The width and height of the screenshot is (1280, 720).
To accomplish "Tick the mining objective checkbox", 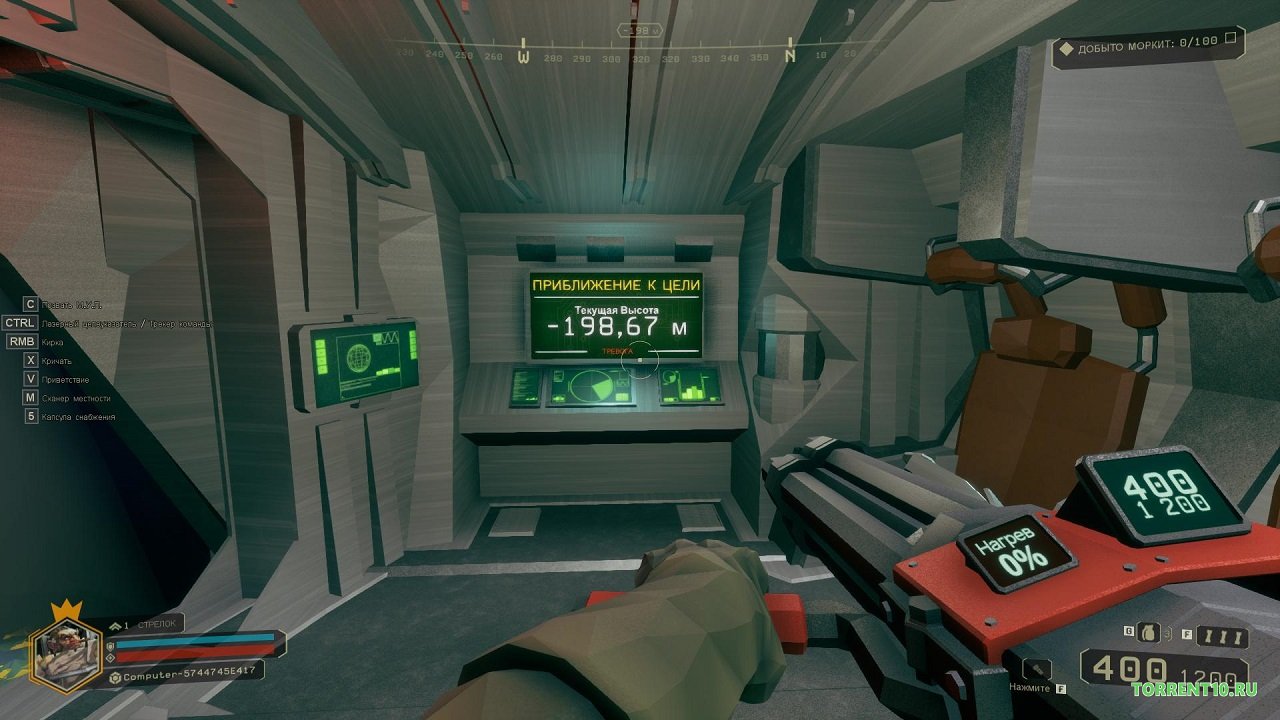I will 1231,39.
